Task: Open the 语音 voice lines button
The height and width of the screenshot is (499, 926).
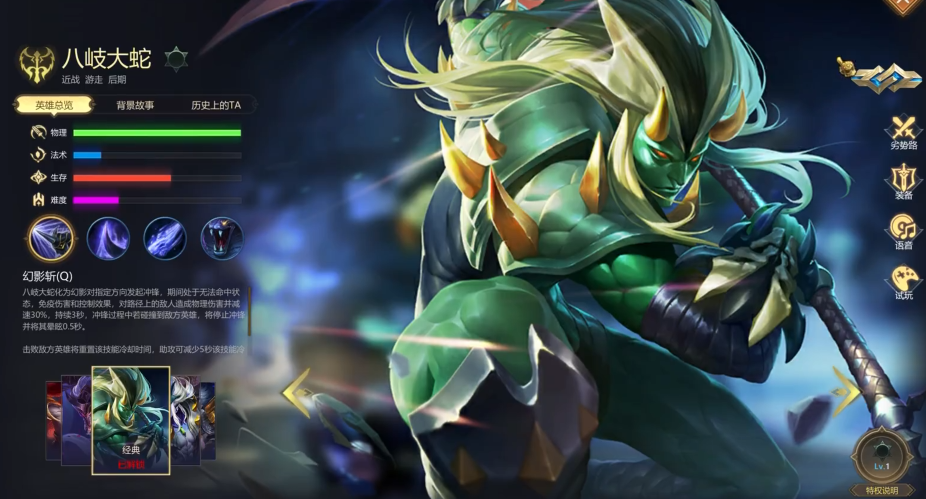Action: [903, 232]
